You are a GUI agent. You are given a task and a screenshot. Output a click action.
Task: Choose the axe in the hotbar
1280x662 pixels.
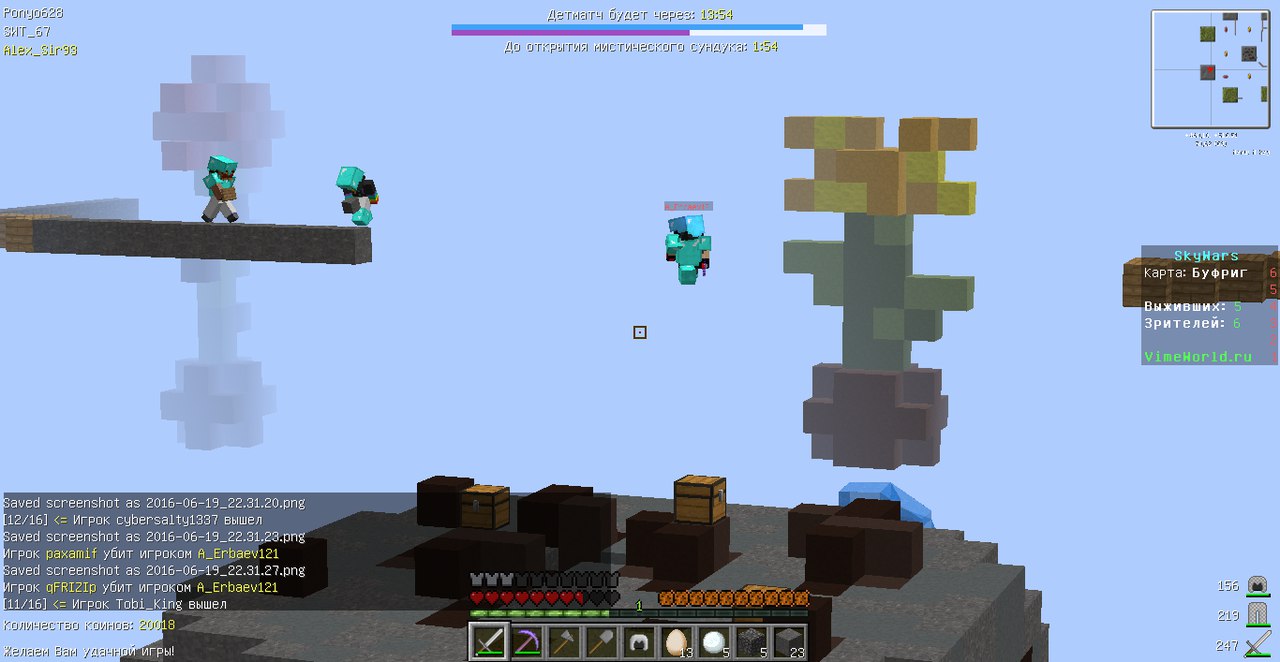[x=564, y=641]
